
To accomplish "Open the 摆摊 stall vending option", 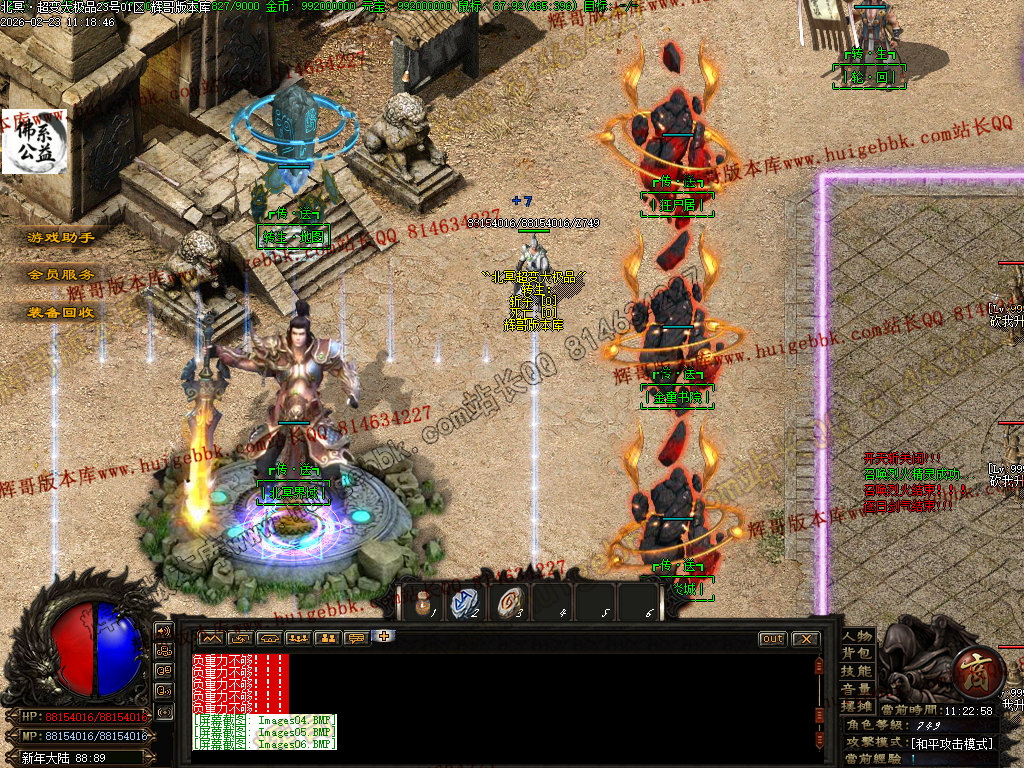I will (x=857, y=706).
